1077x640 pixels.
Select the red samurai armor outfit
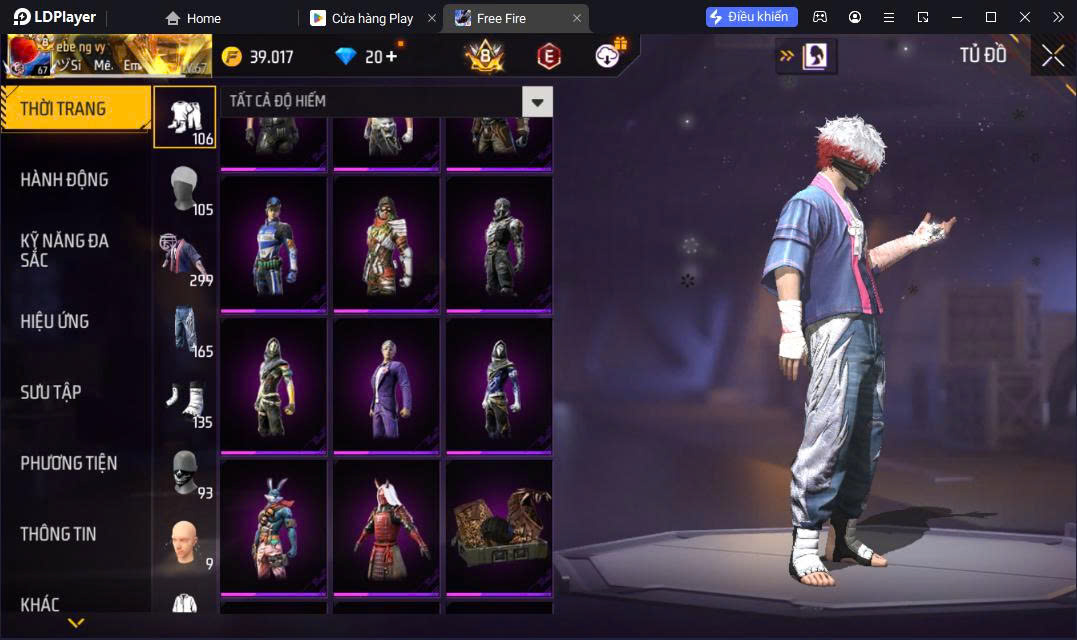(386, 527)
